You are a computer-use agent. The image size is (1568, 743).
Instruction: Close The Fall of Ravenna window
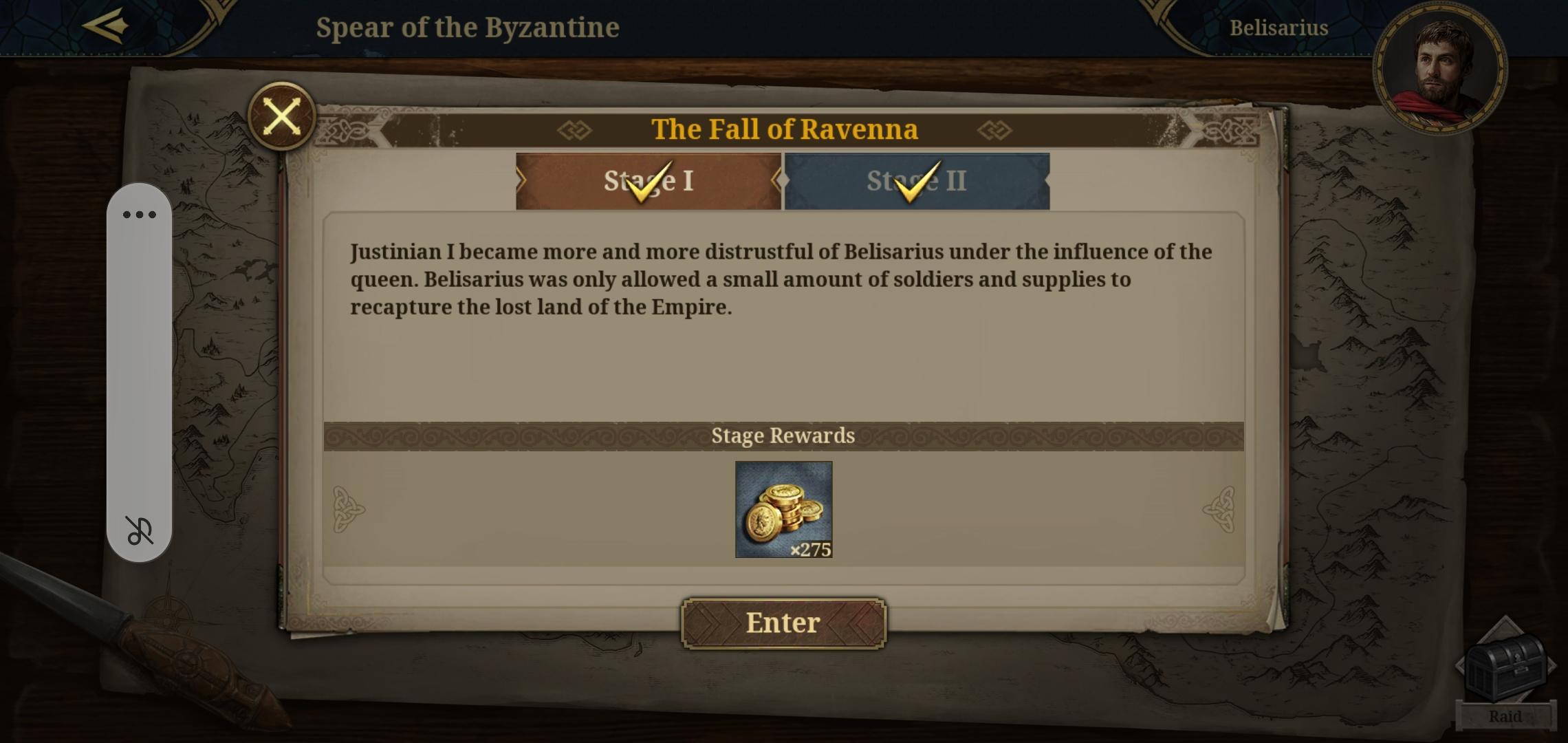pos(283,115)
